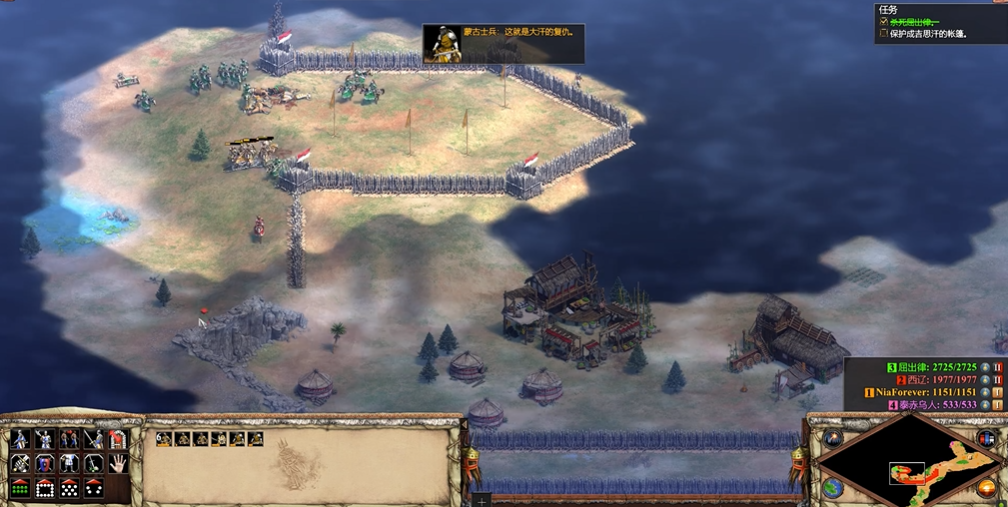
Task: Choose the Box formation icon
Action: [44, 488]
